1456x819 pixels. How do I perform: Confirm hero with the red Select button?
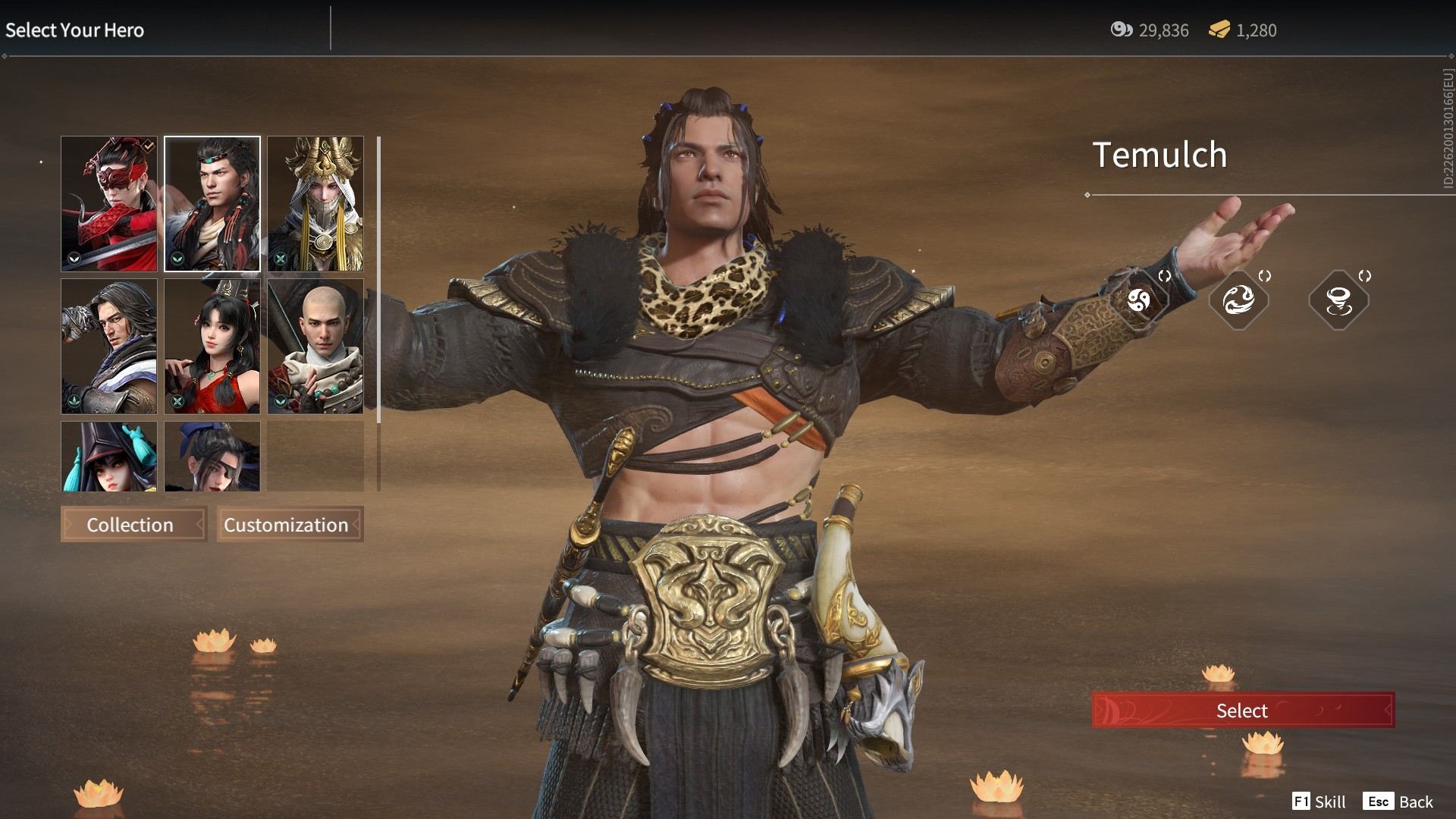pyautogui.click(x=1242, y=711)
